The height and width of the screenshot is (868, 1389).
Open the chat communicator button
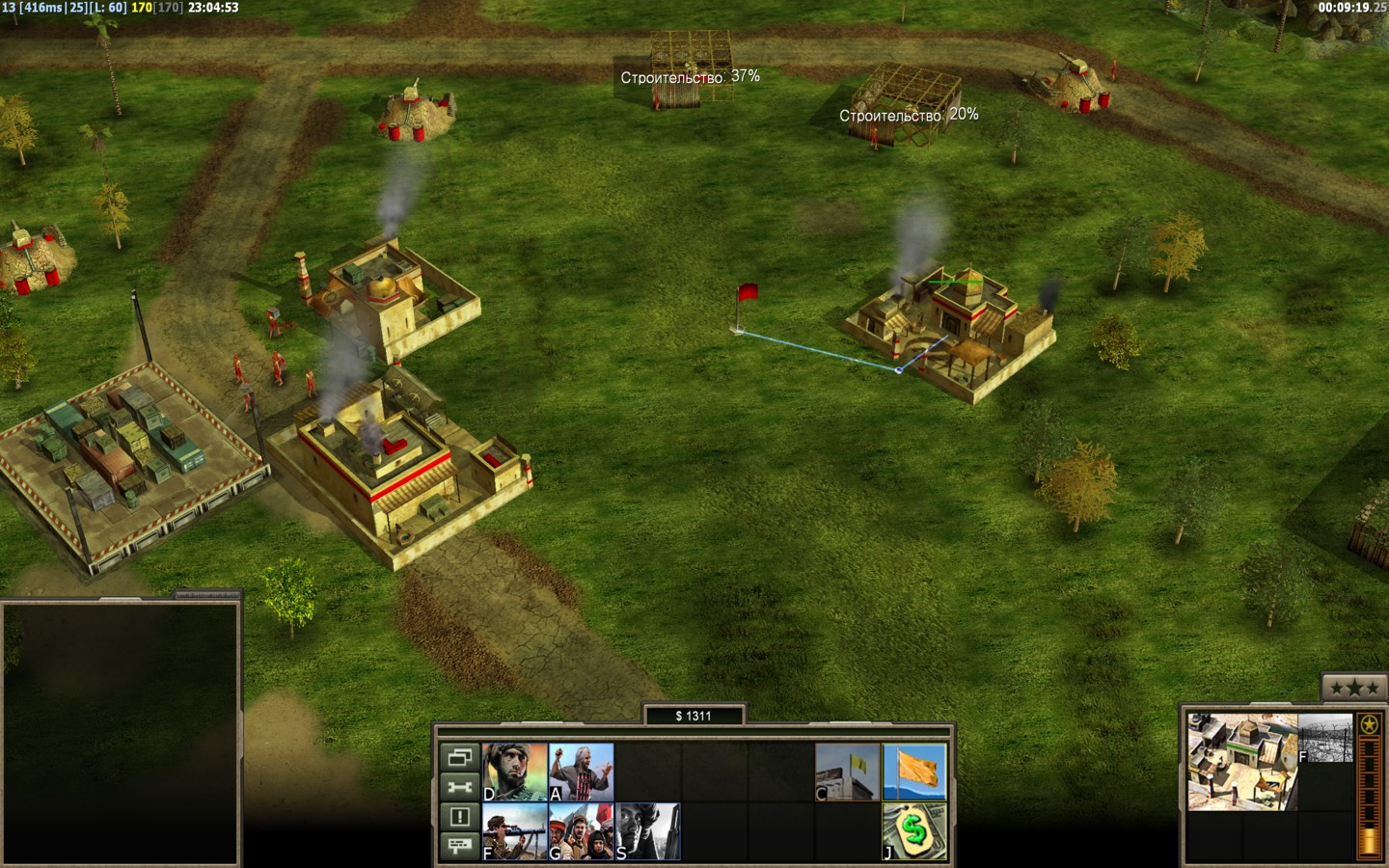pos(460,847)
